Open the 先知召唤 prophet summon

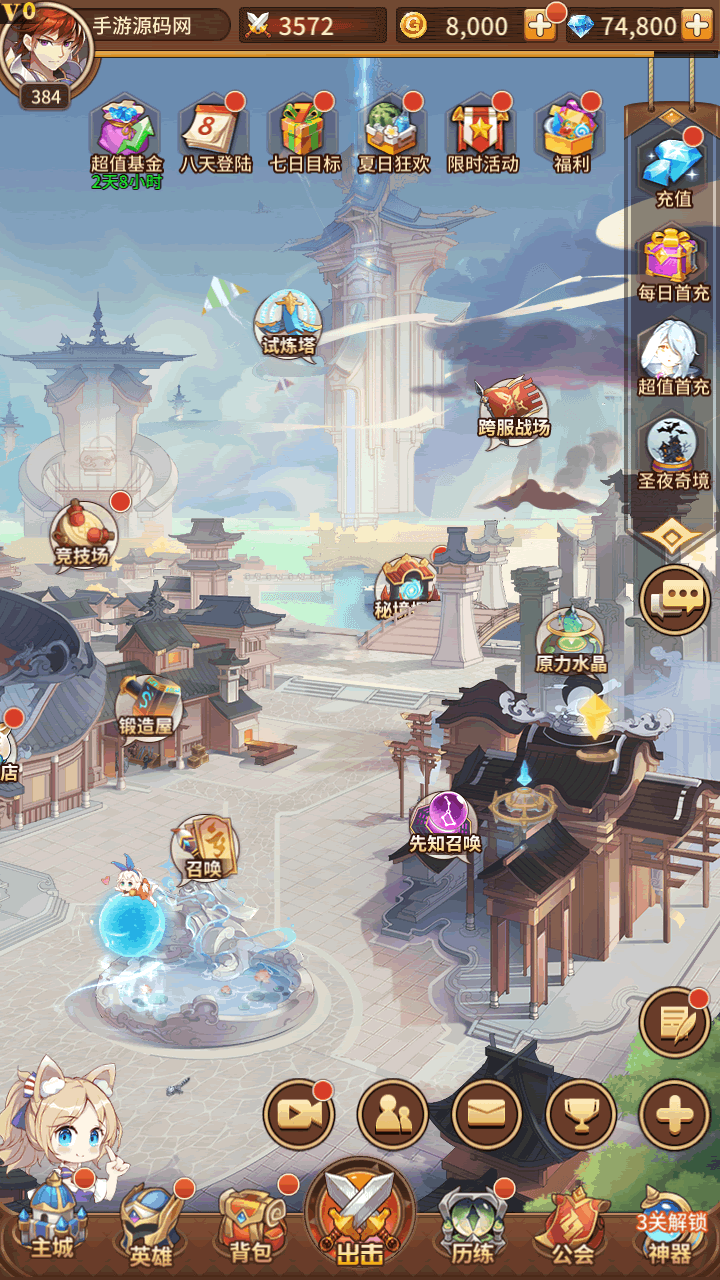(x=445, y=822)
